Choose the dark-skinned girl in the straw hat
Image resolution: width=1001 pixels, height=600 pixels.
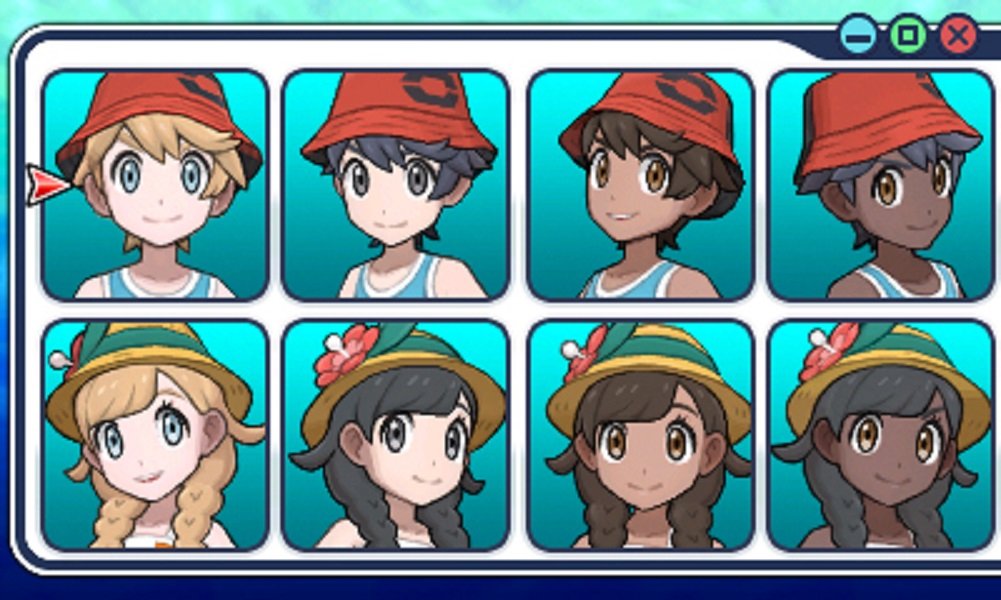pyautogui.click(x=880, y=435)
